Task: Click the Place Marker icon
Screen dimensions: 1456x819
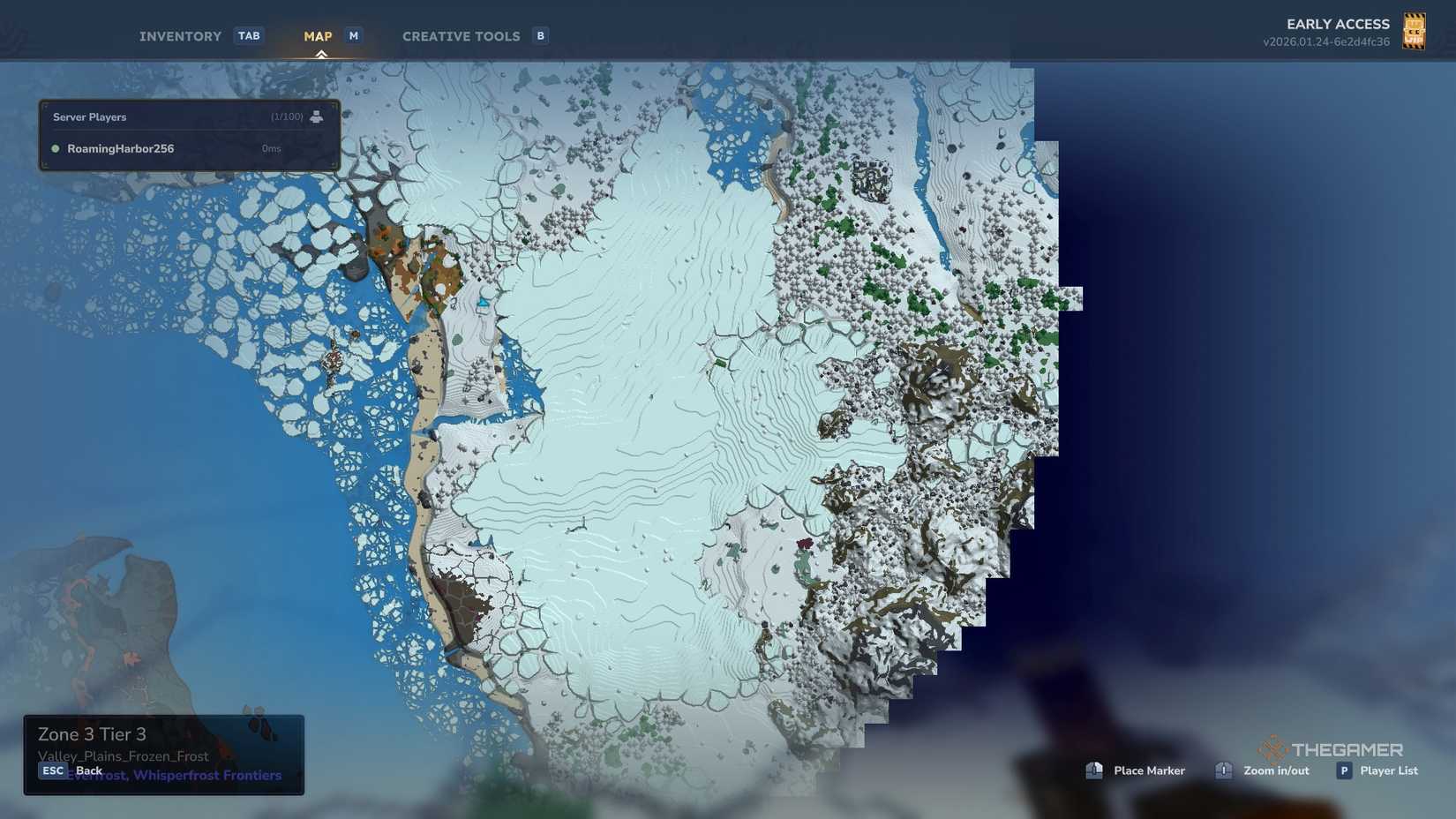Action: [1094, 770]
